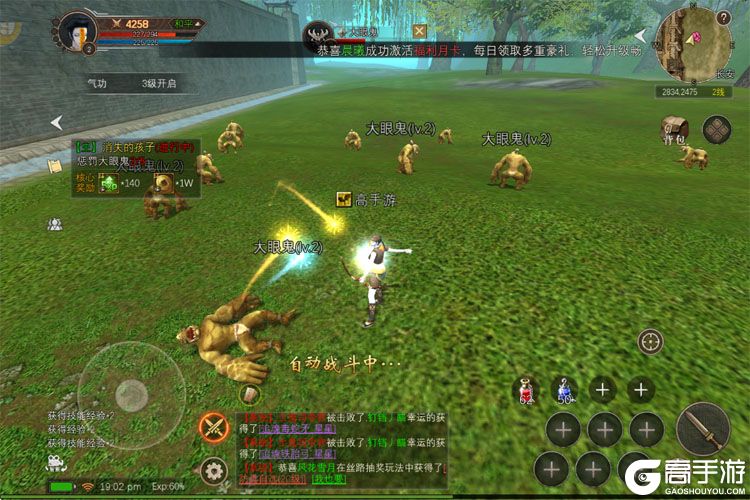Select the 消失的孩子 quest tracker

click(133, 147)
